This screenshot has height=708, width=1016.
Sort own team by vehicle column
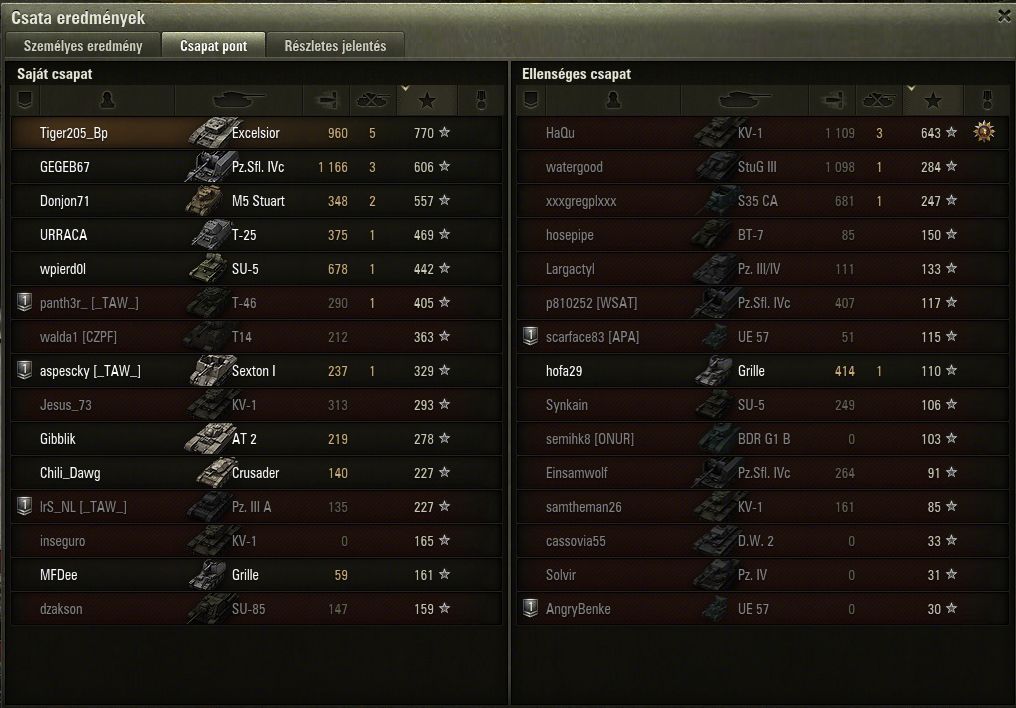pos(238,100)
